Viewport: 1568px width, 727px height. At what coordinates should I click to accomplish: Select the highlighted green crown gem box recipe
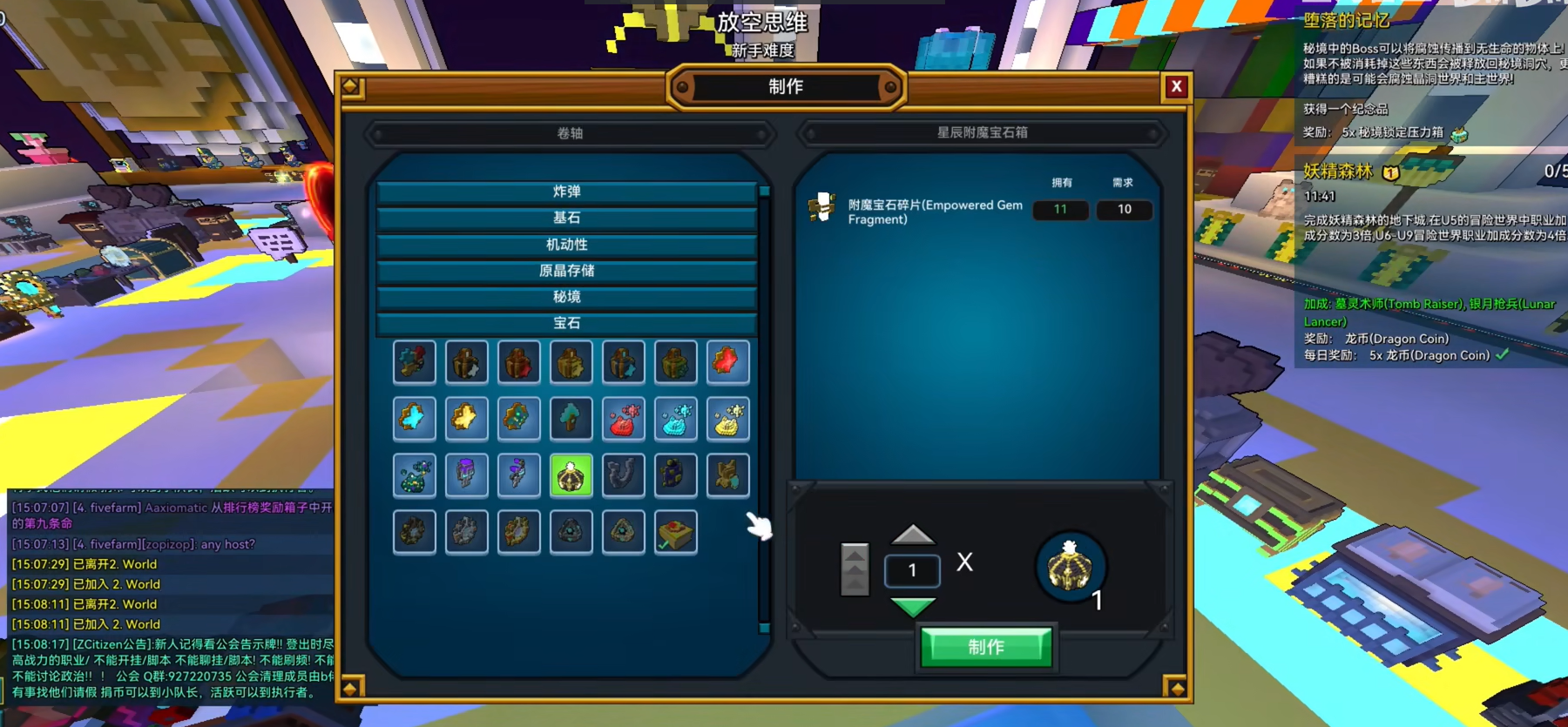click(x=571, y=475)
